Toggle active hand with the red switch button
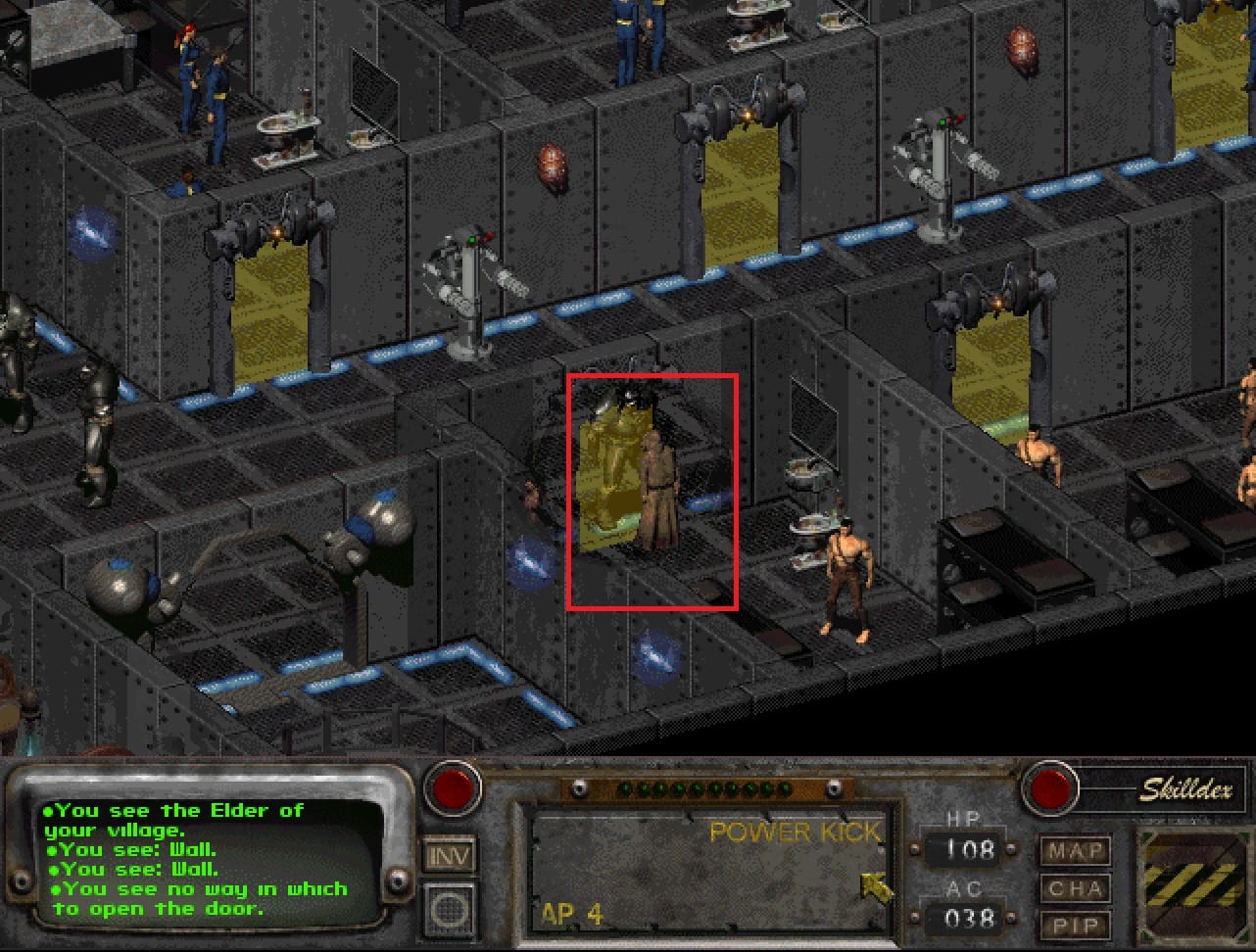 pyautogui.click(x=453, y=786)
